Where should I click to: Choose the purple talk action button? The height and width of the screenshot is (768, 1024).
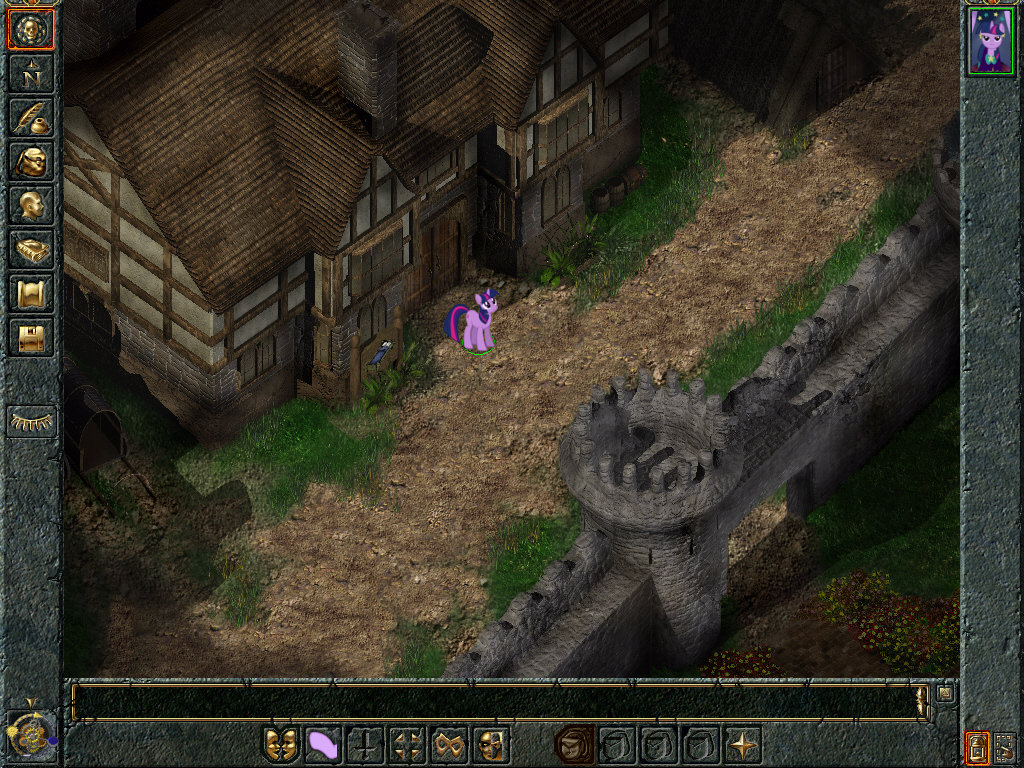point(324,745)
